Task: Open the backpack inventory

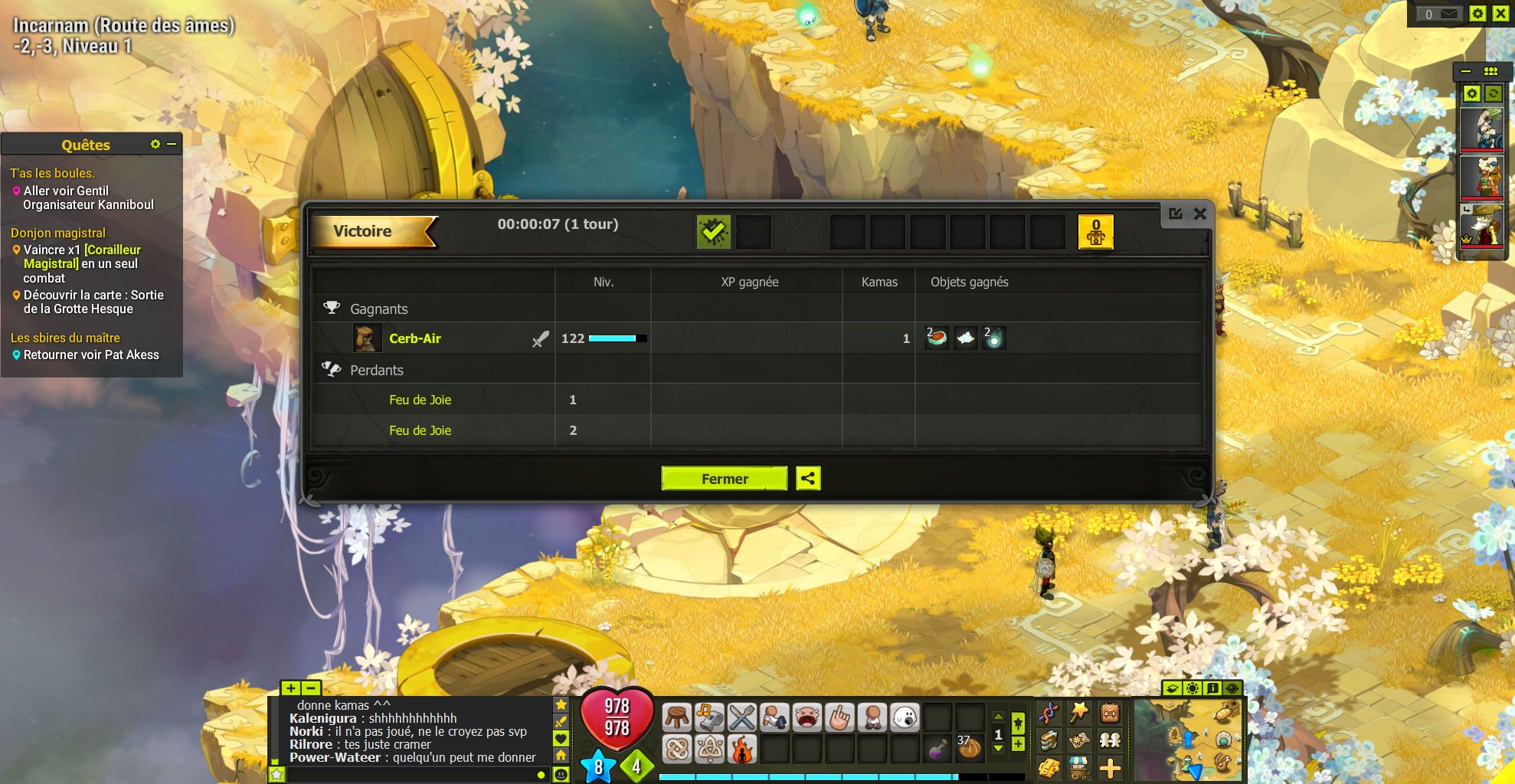Action: pyautogui.click(x=1110, y=714)
